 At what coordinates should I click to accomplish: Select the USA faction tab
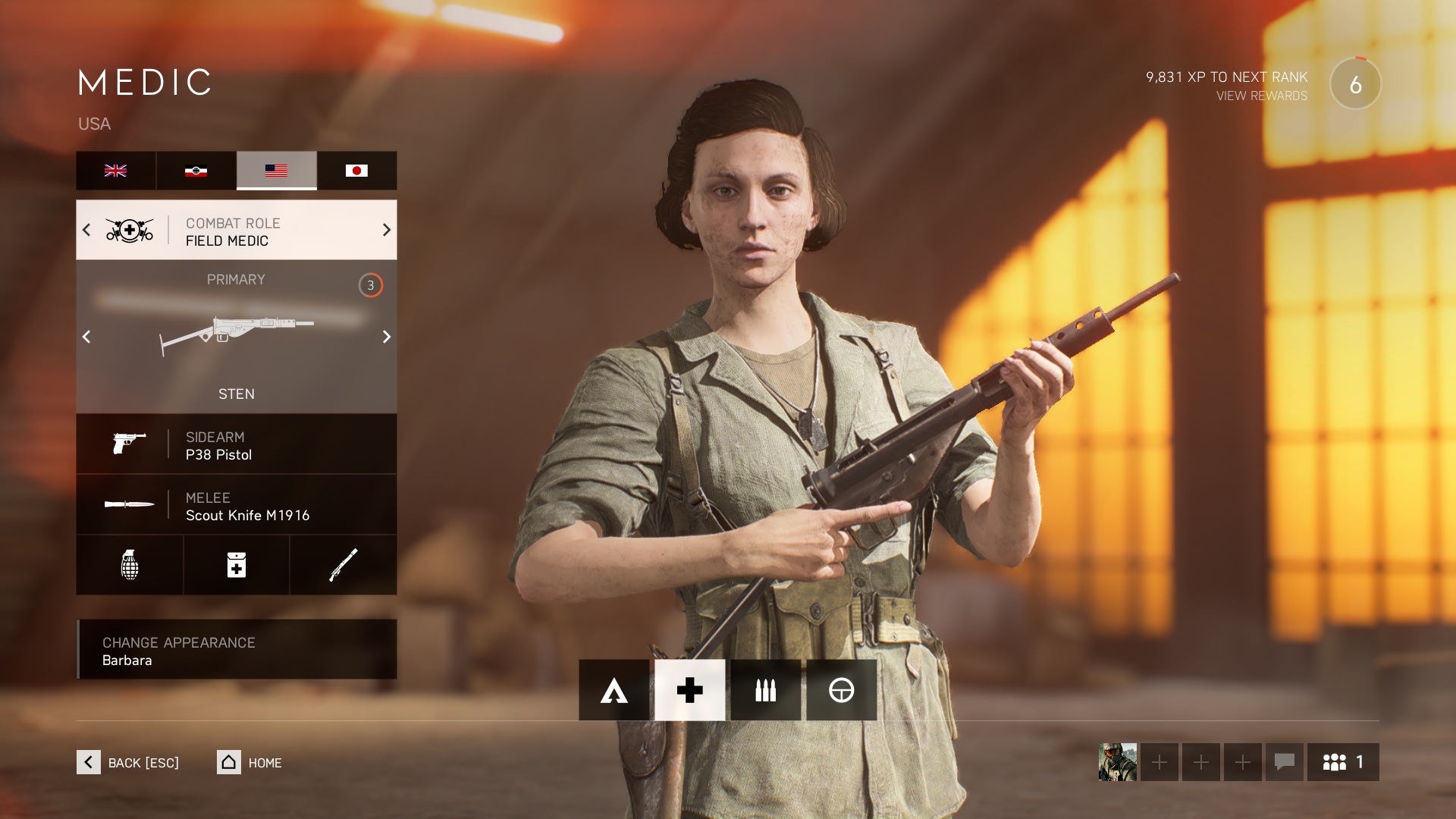click(276, 171)
